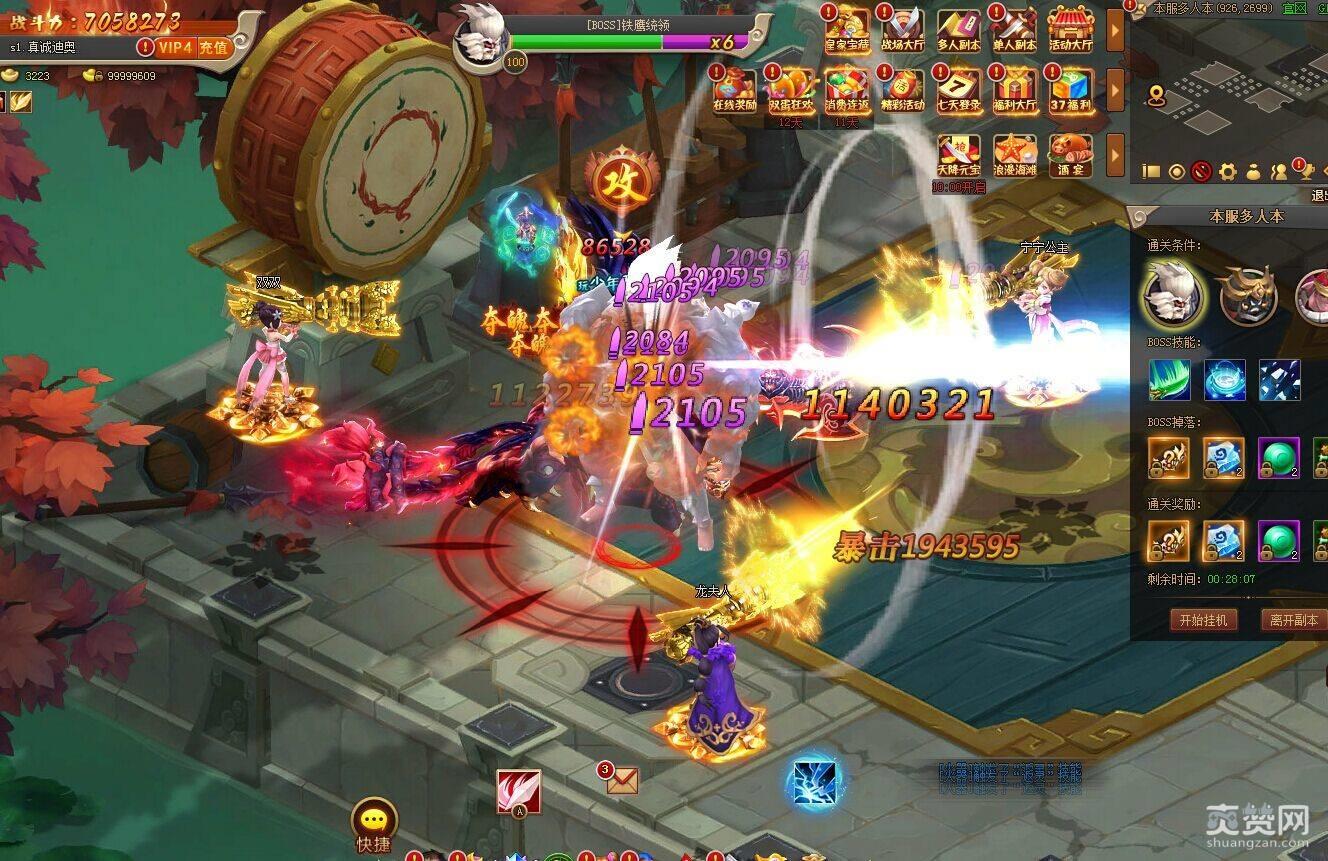This screenshot has width=1328, height=861.
Task: Open the 皇家宝藏 treasure icon
Action: pos(847,28)
